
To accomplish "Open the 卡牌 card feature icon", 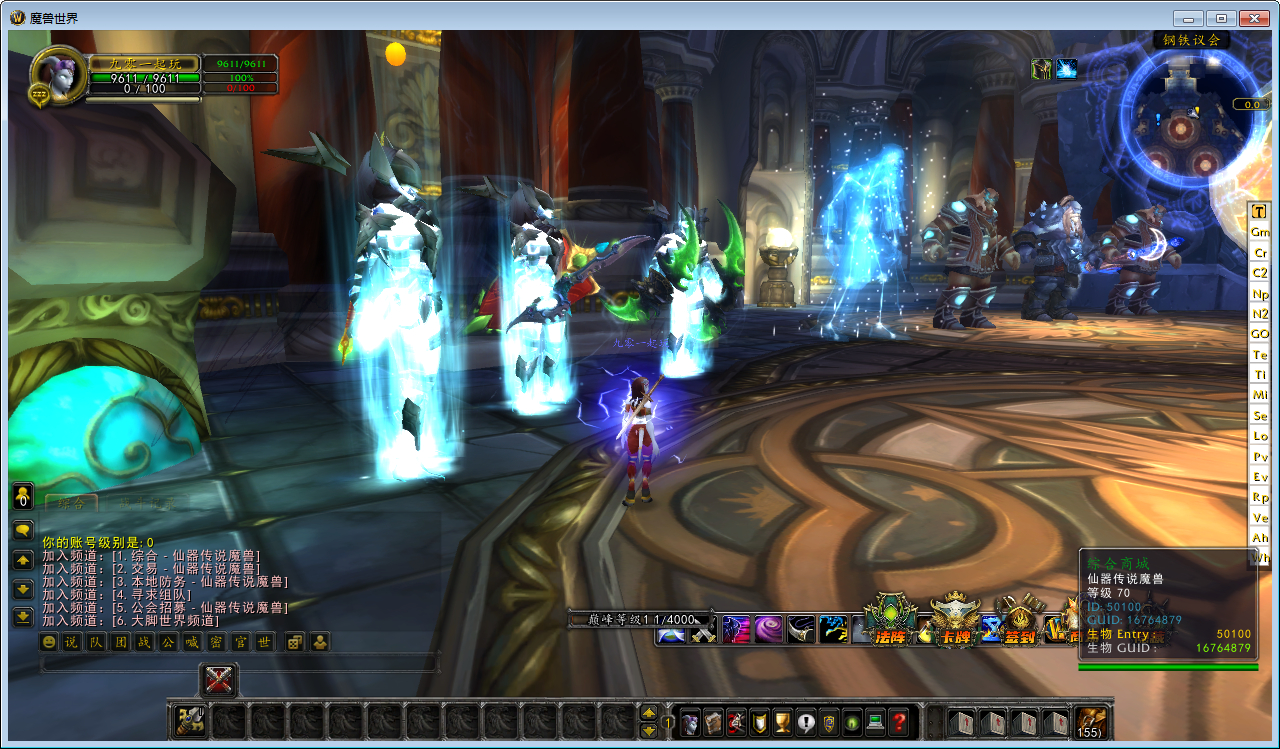I will 955,622.
